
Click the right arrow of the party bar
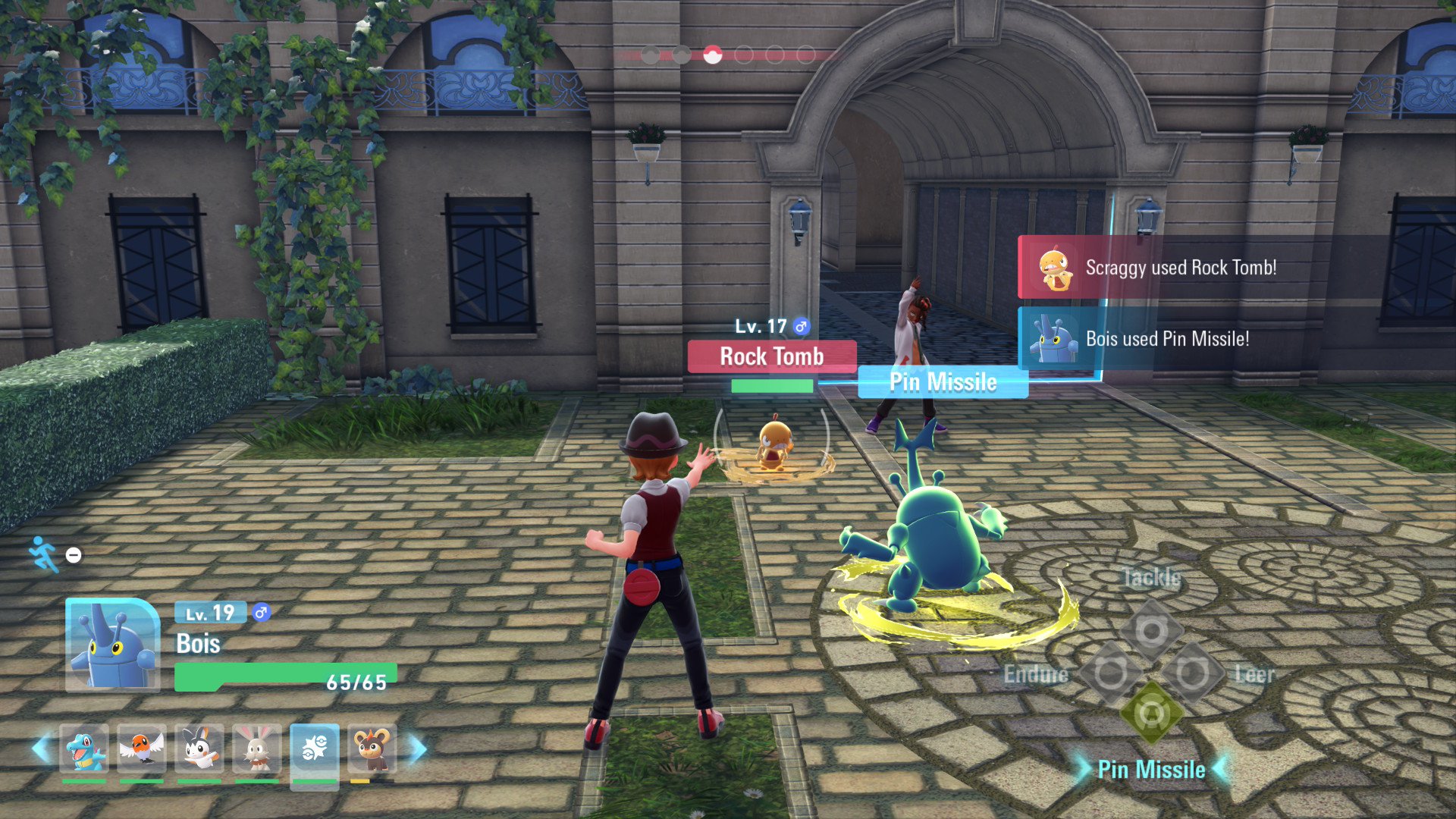(418, 749)
